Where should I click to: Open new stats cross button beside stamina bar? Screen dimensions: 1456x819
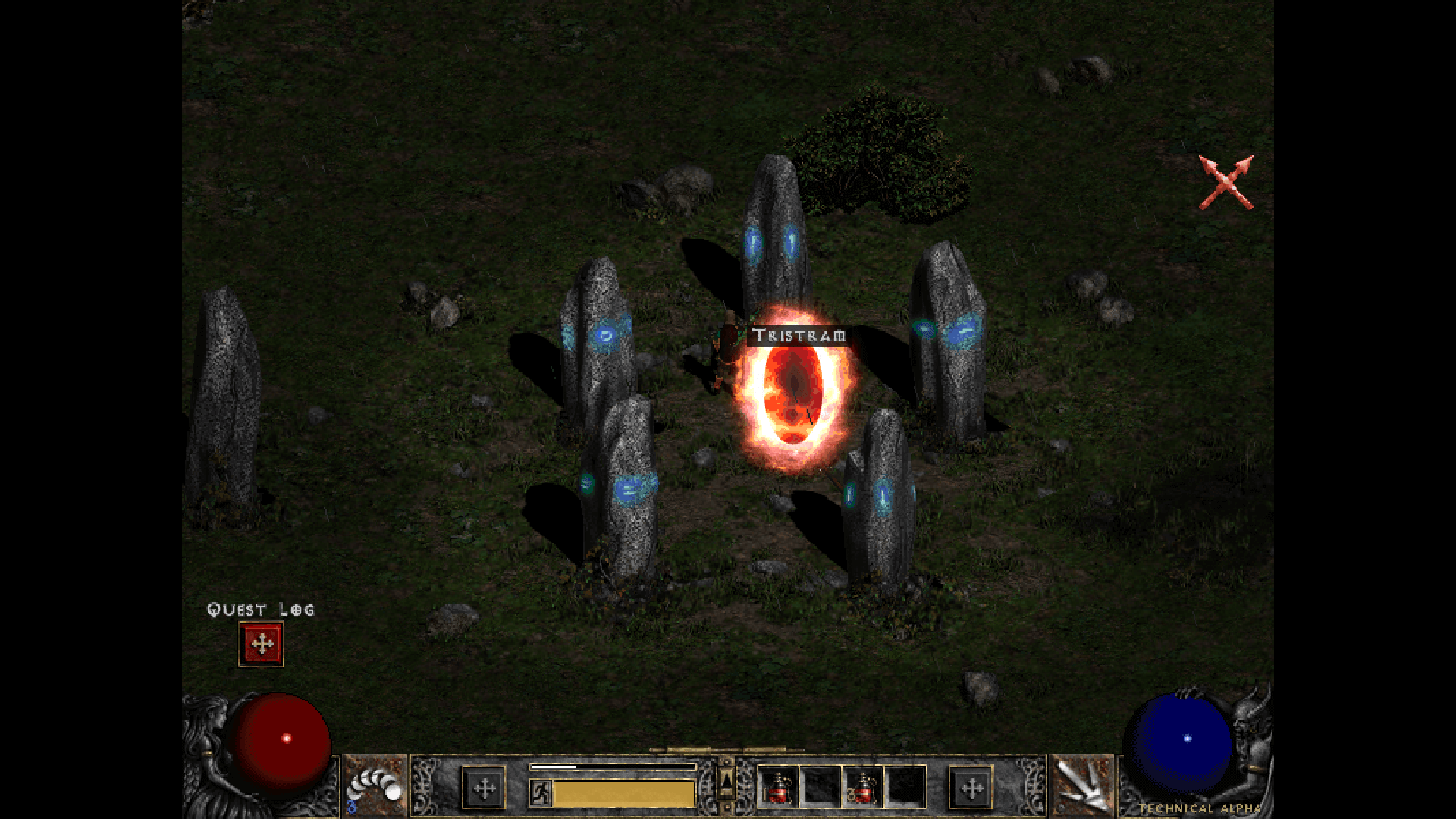tap(484, 789)
